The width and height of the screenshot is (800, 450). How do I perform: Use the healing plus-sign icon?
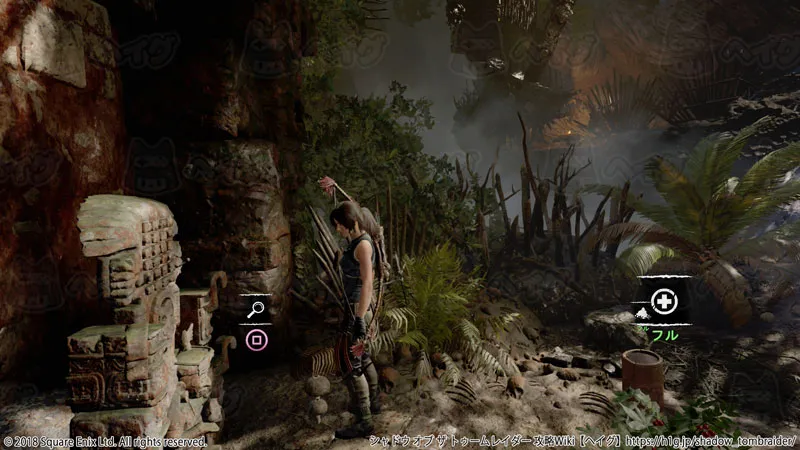click(x=663, y=299)
